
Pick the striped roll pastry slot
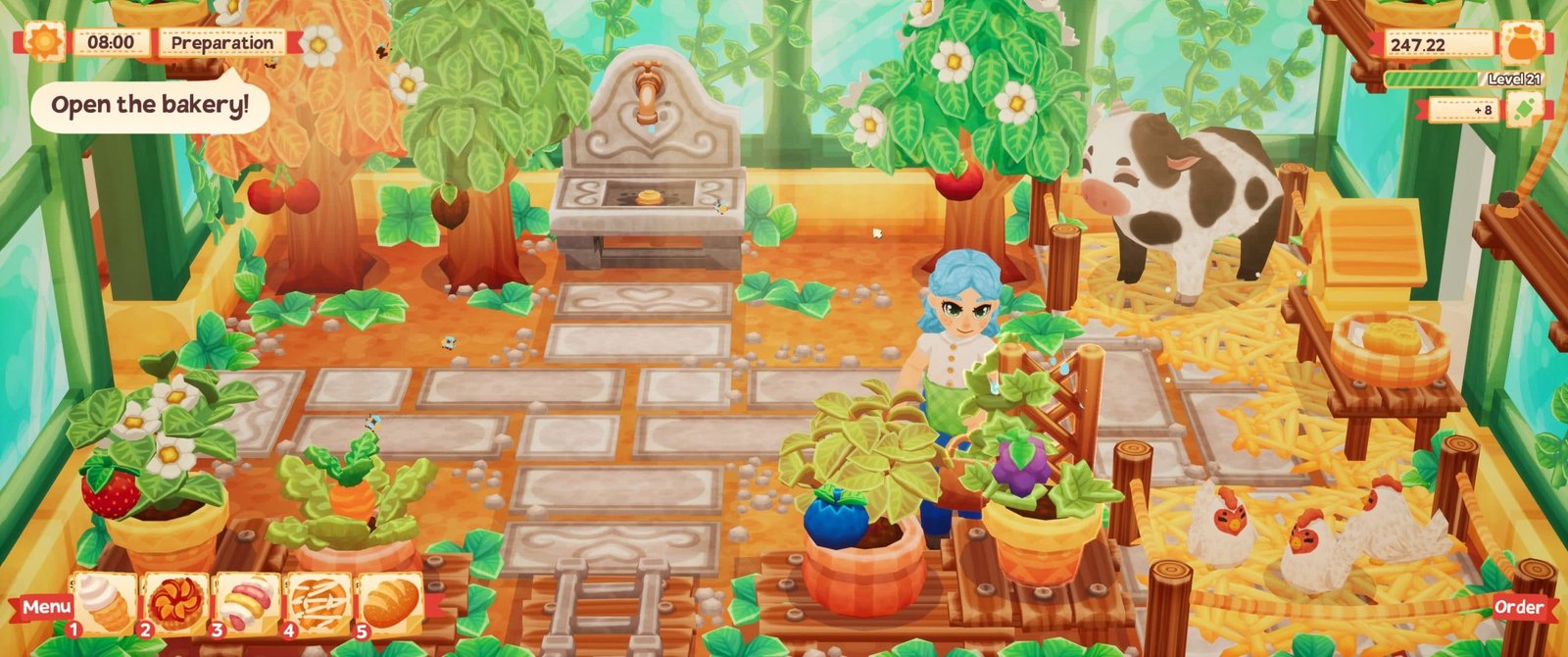pyautogui.click(x=247, y=602)
